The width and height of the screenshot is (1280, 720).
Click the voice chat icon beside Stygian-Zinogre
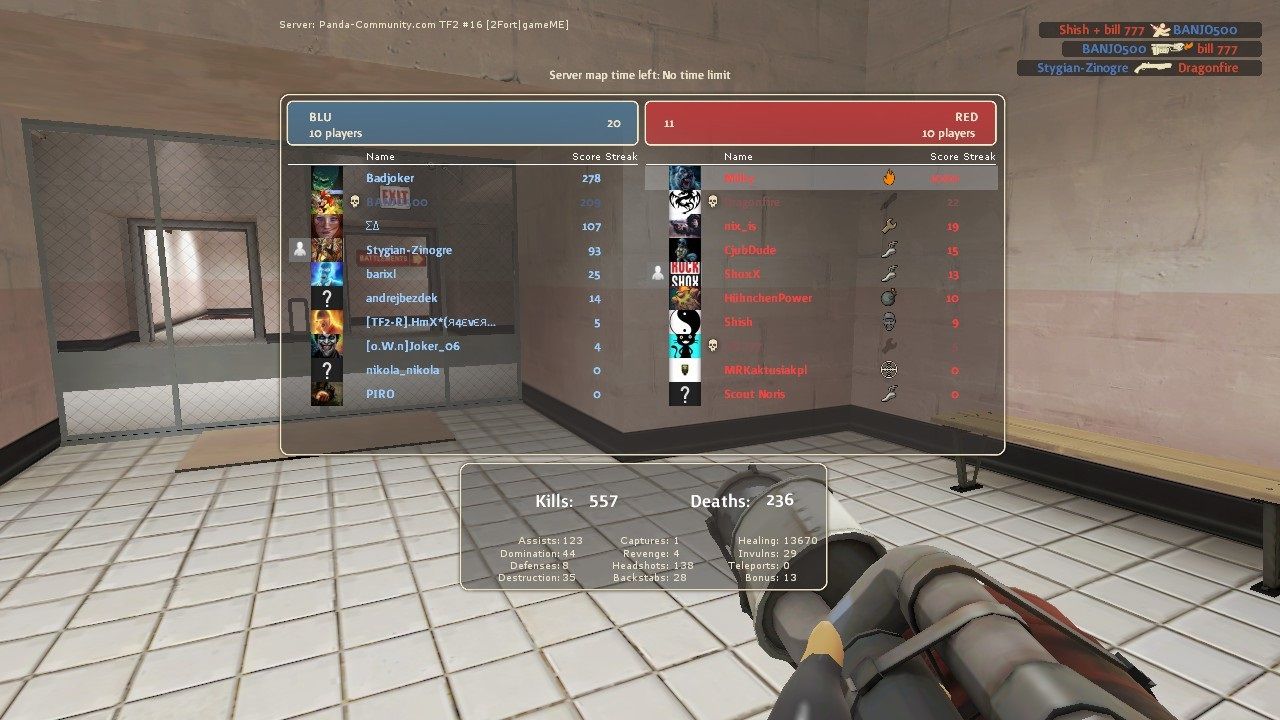(298, 249)
